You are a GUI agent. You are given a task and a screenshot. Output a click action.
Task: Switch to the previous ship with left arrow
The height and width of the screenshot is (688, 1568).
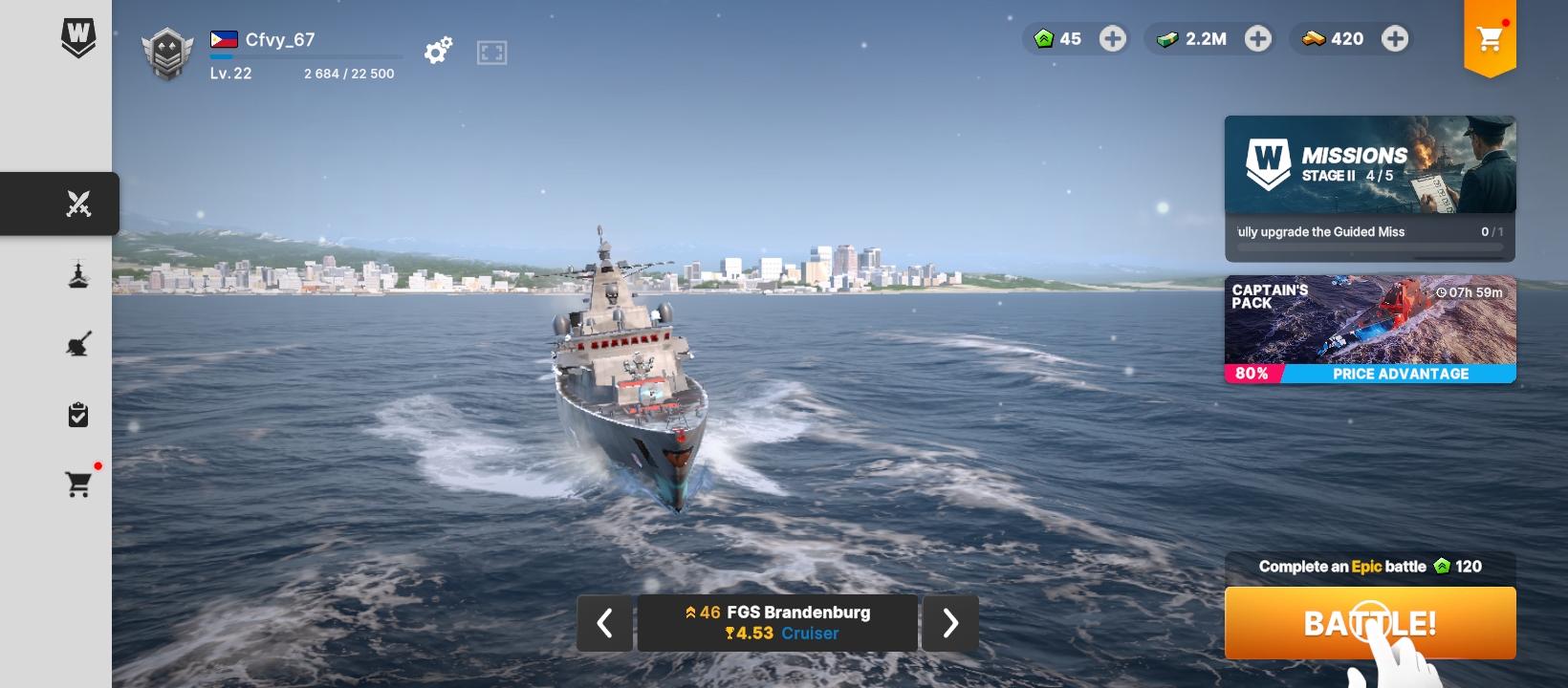pos(604,623)
